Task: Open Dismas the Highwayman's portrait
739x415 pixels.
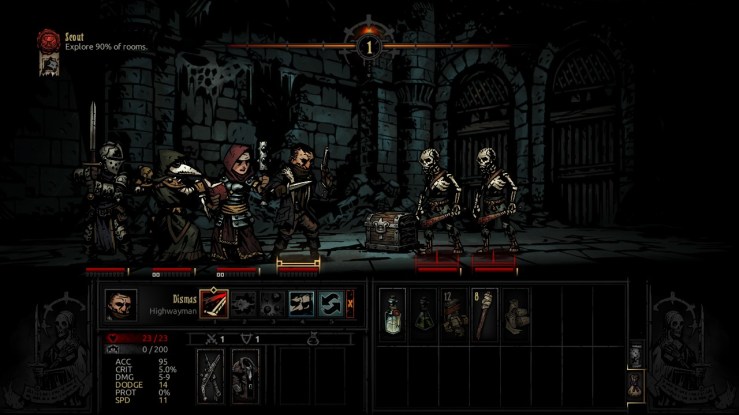Action: 120,304
